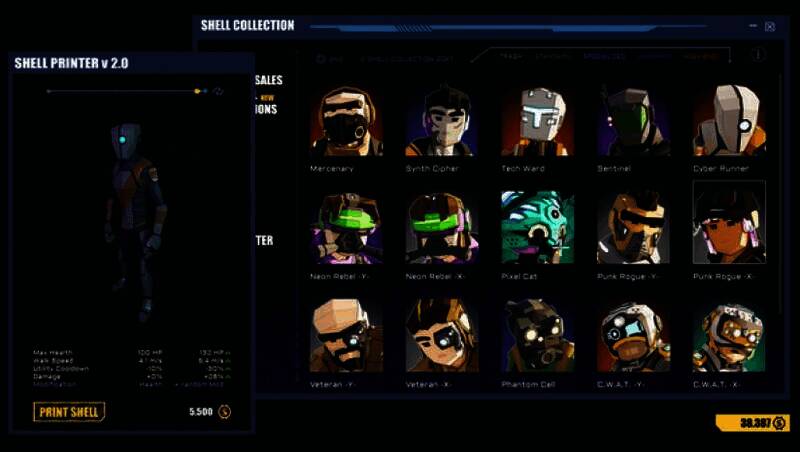The height and width of the screenshot is (452, 800).
Task: Pick the Tech Ward shell
Action: pyautogui.click(x=537, y=121)
